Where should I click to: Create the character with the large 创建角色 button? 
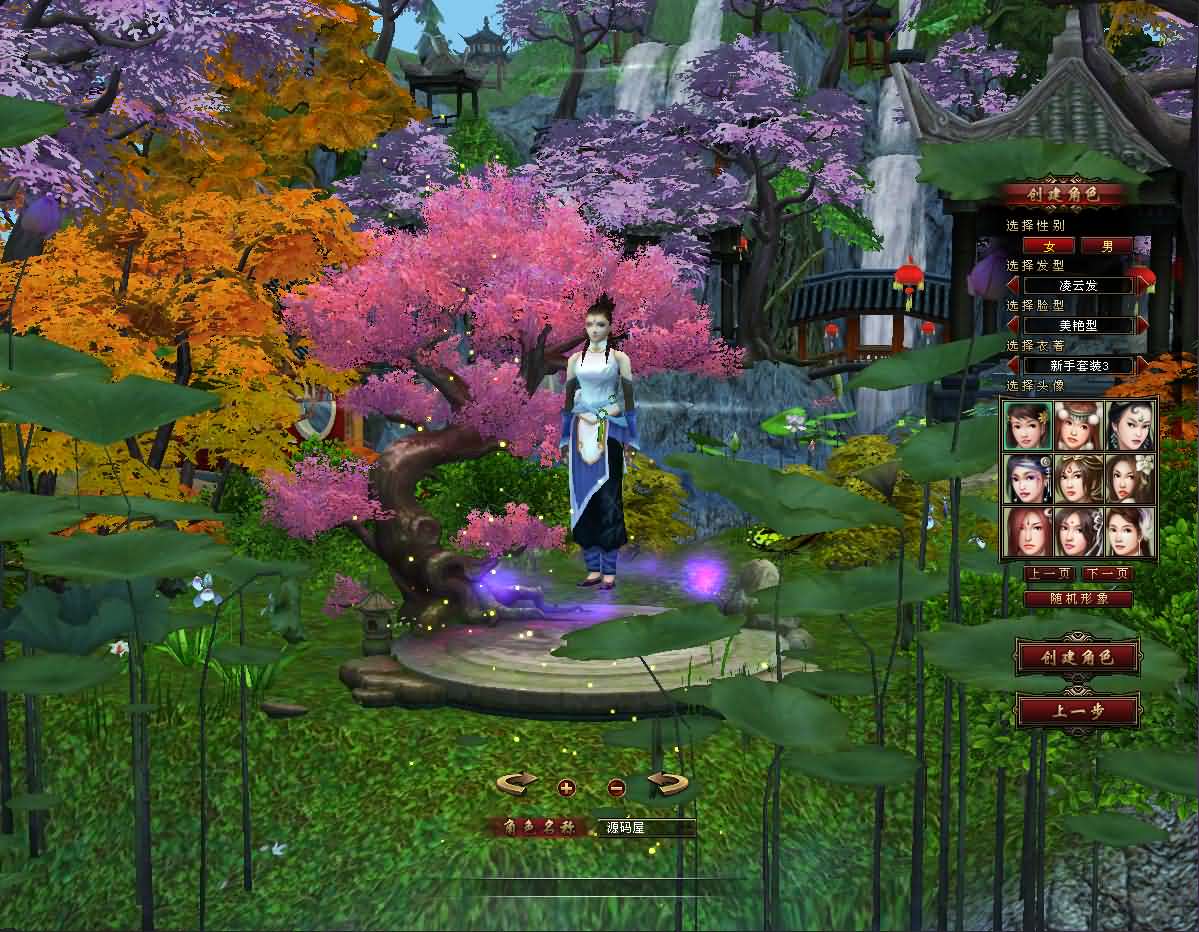coord(1078,657)
